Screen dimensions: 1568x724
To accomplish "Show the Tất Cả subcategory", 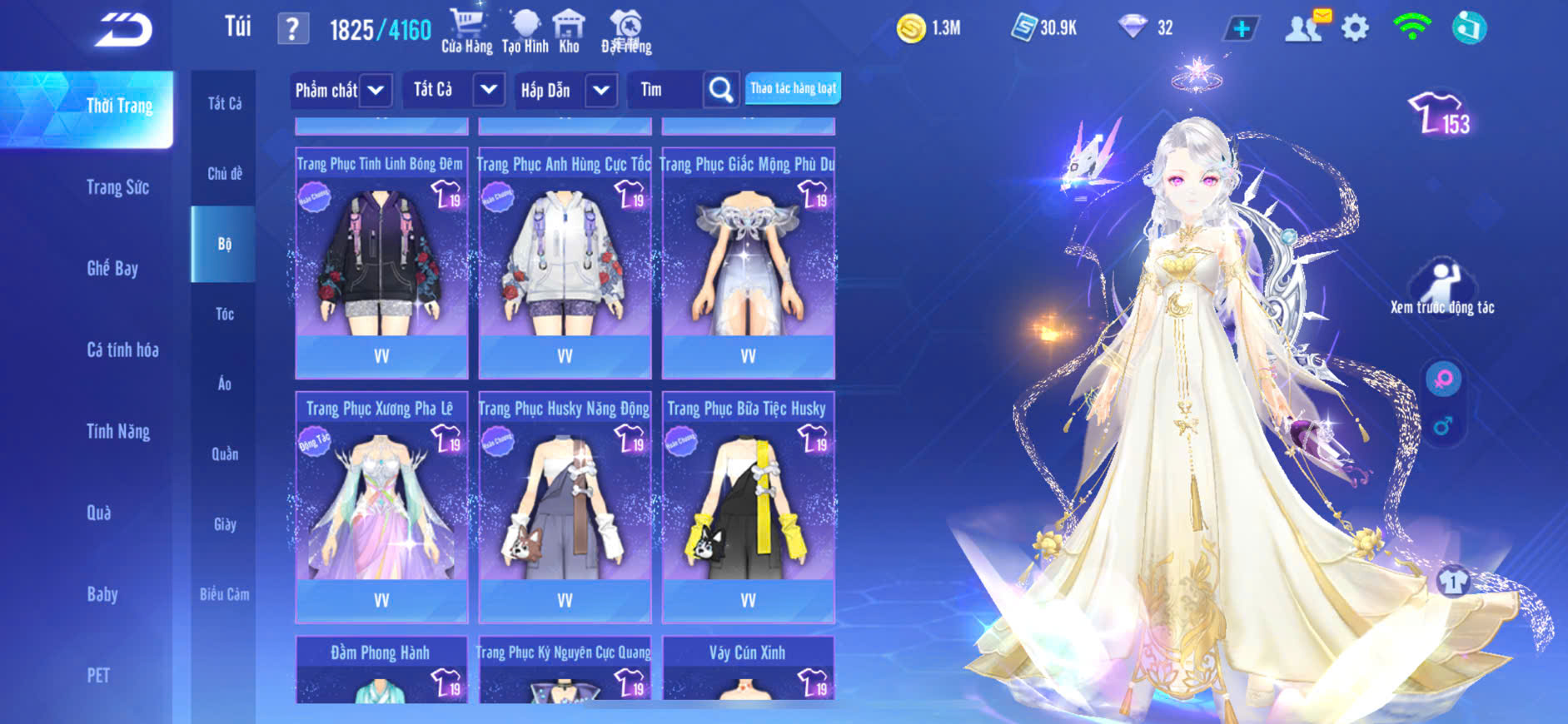I will click(224, 103).
